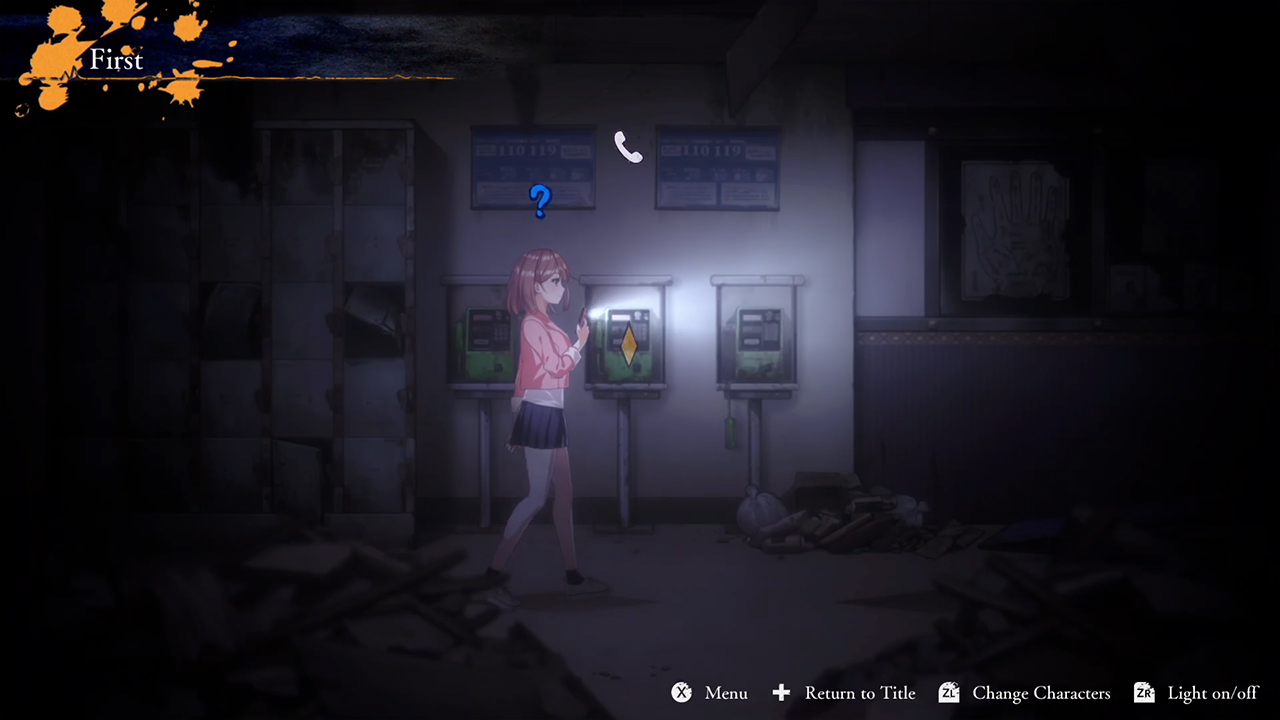Select the blue question mark indicator
The height and width of the screenshot is (720, 1280).
539,202
